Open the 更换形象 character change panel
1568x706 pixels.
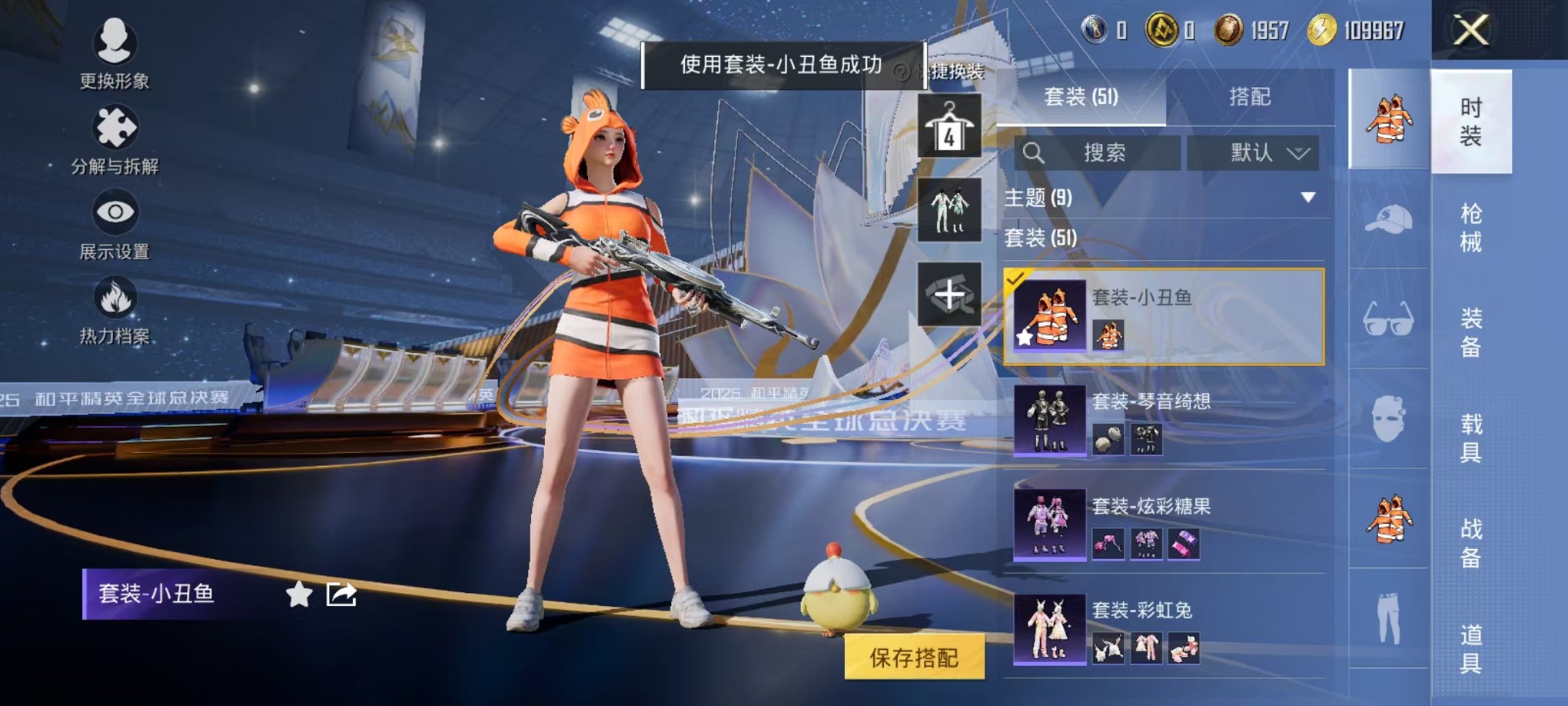[x=114, y=54]
